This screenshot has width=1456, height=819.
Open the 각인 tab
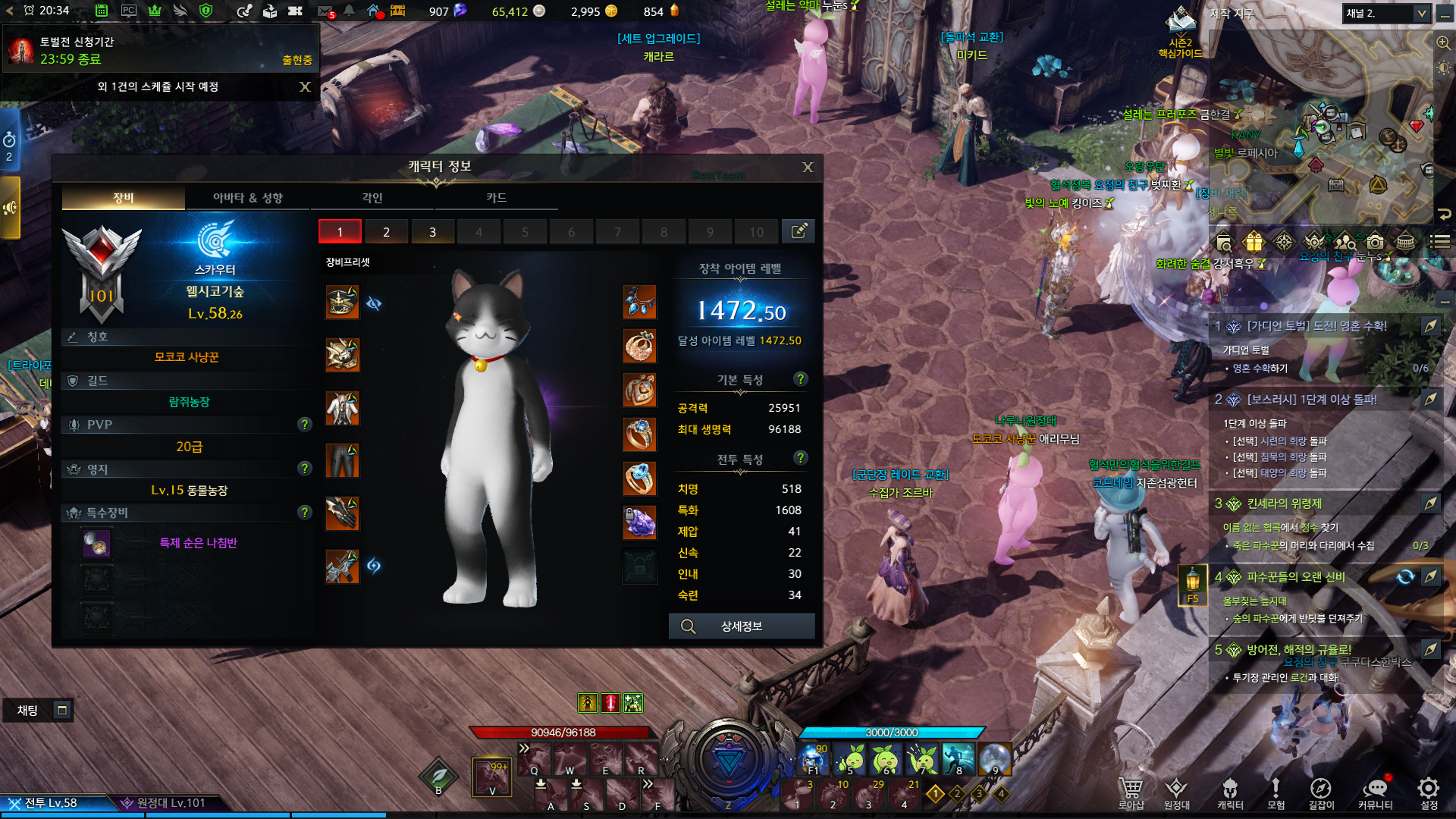click(x=372, y=198)
